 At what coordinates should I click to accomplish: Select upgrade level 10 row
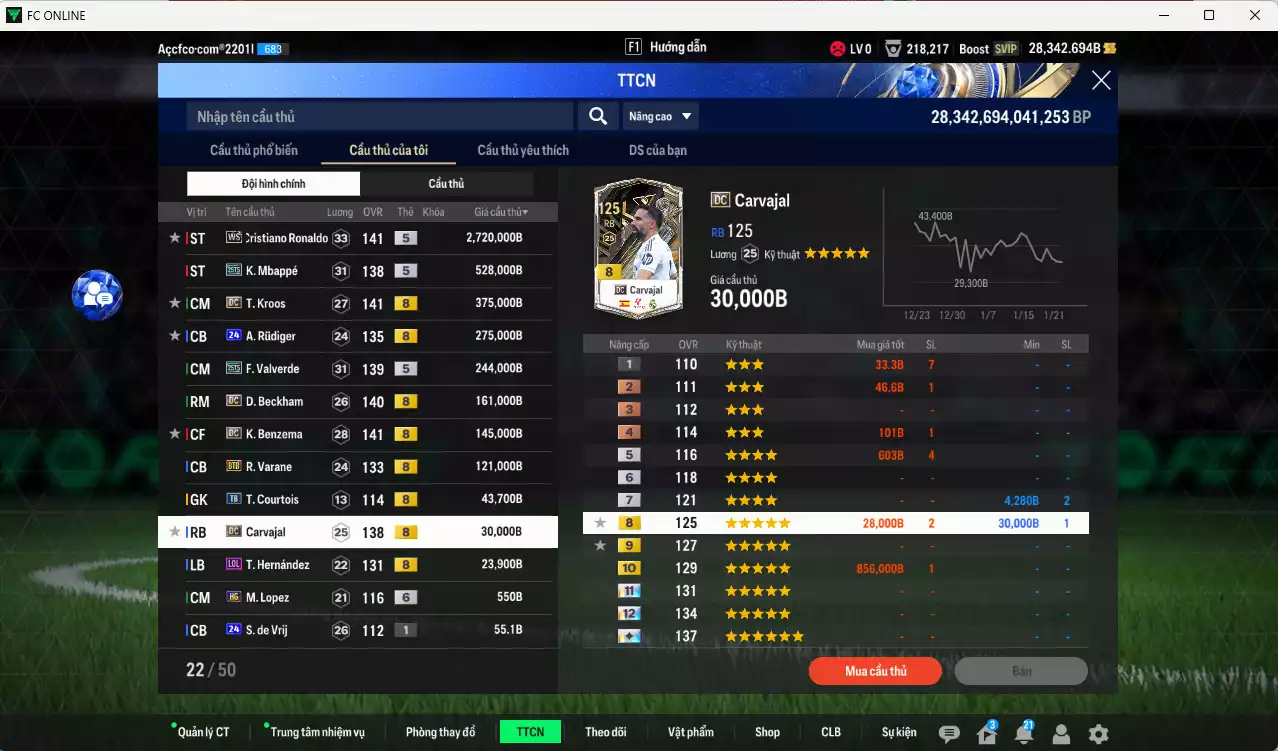835,568
